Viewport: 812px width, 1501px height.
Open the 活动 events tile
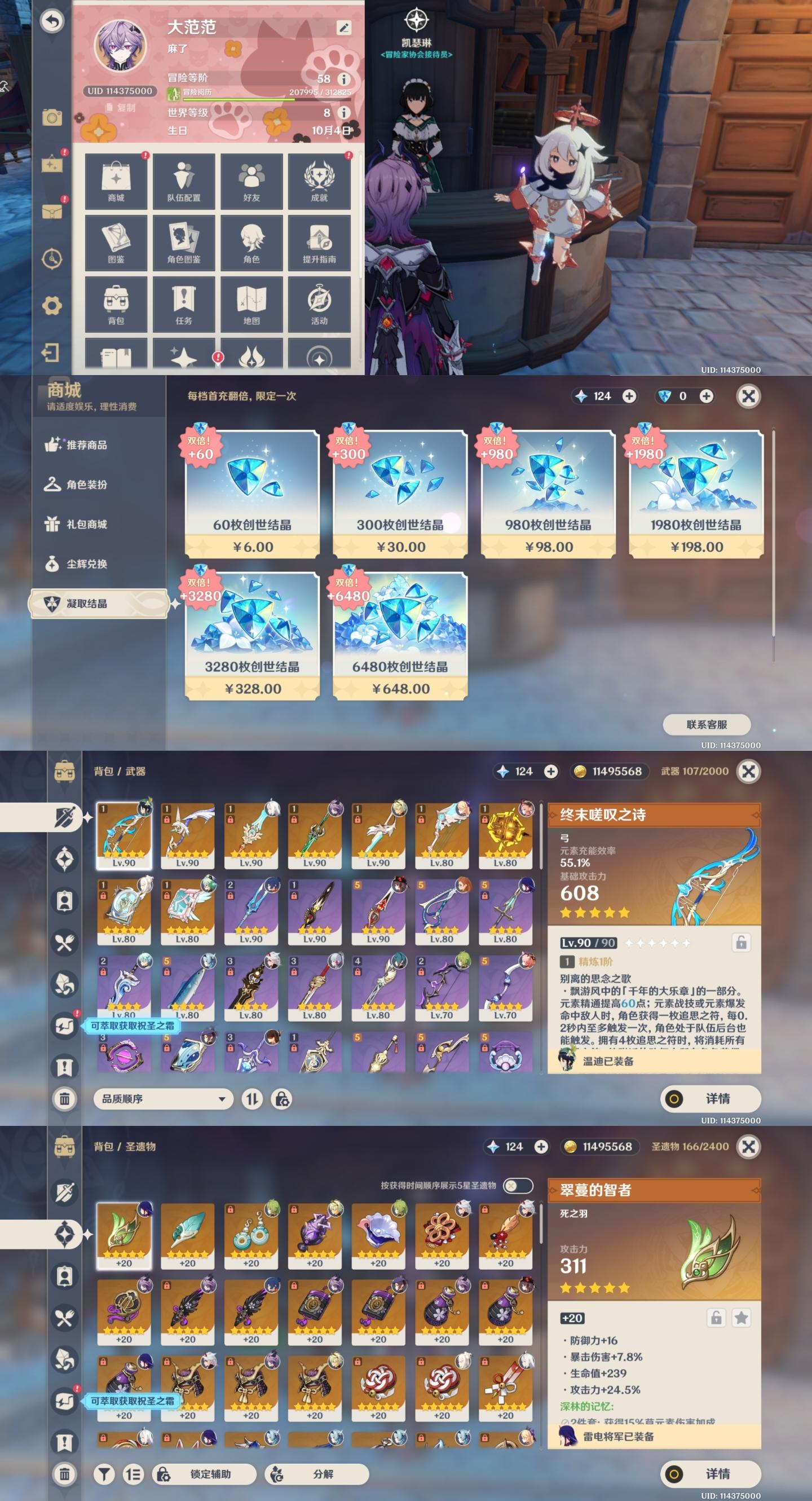pos(319,305)
